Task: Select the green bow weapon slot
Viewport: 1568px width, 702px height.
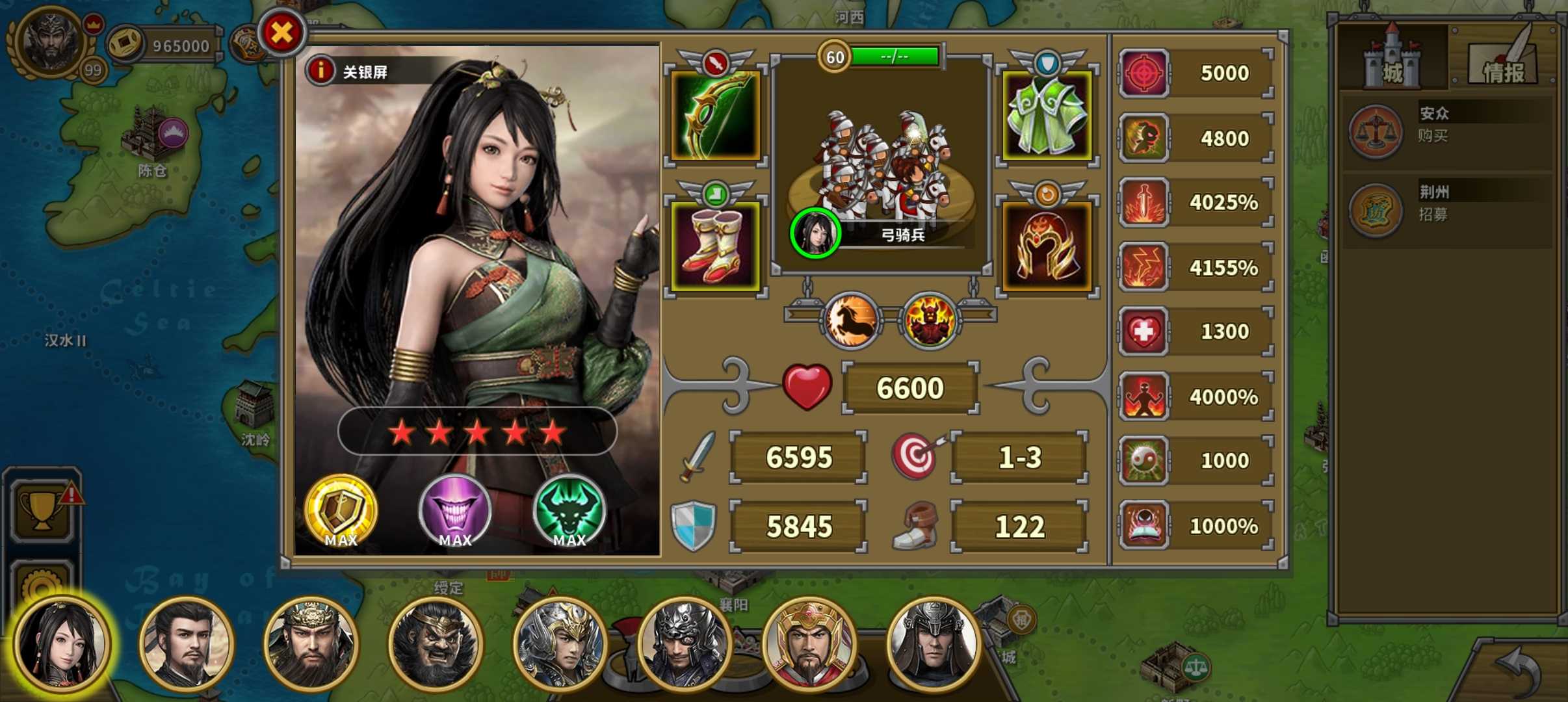Action: coord(715,116)
